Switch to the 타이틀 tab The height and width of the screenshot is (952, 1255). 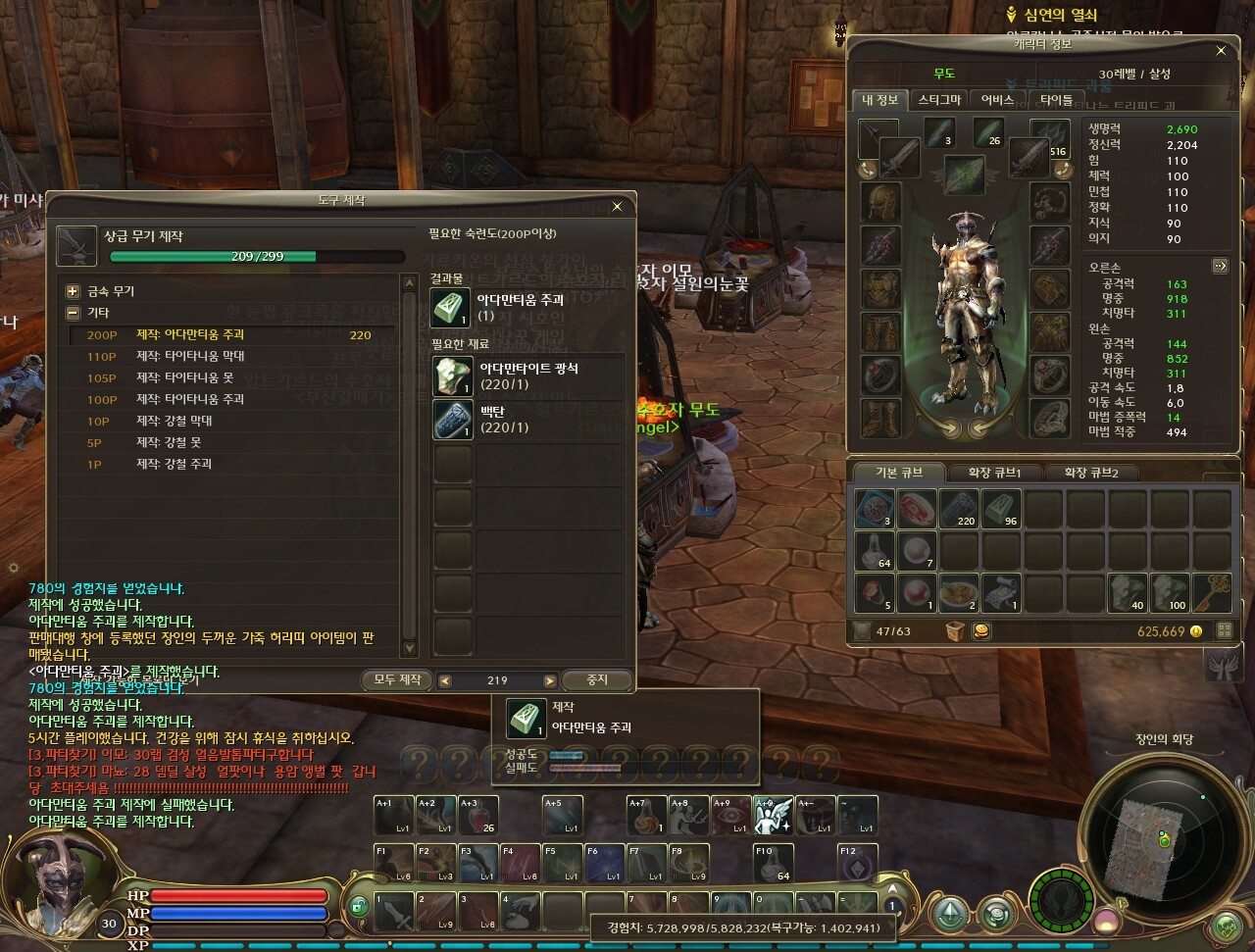(1056, 100)
